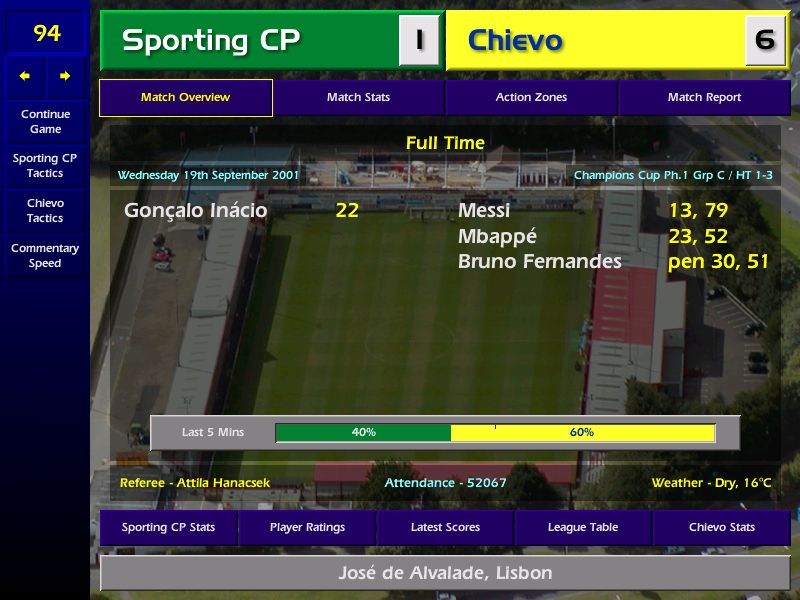This screenshot has width=800, height=600.
Task: Open Chievo Tactics screen
Action: tap(45, 210)
